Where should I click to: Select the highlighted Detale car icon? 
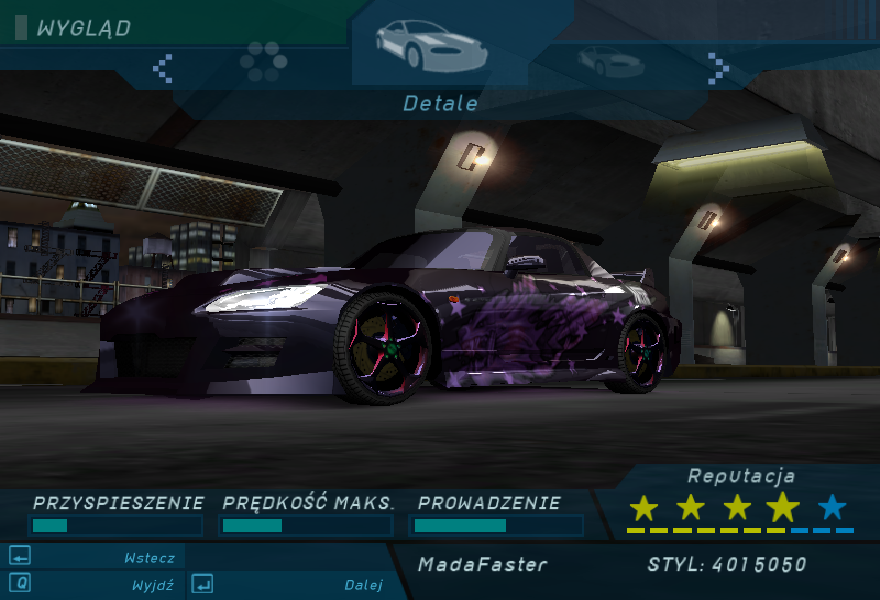coord(431,46)
